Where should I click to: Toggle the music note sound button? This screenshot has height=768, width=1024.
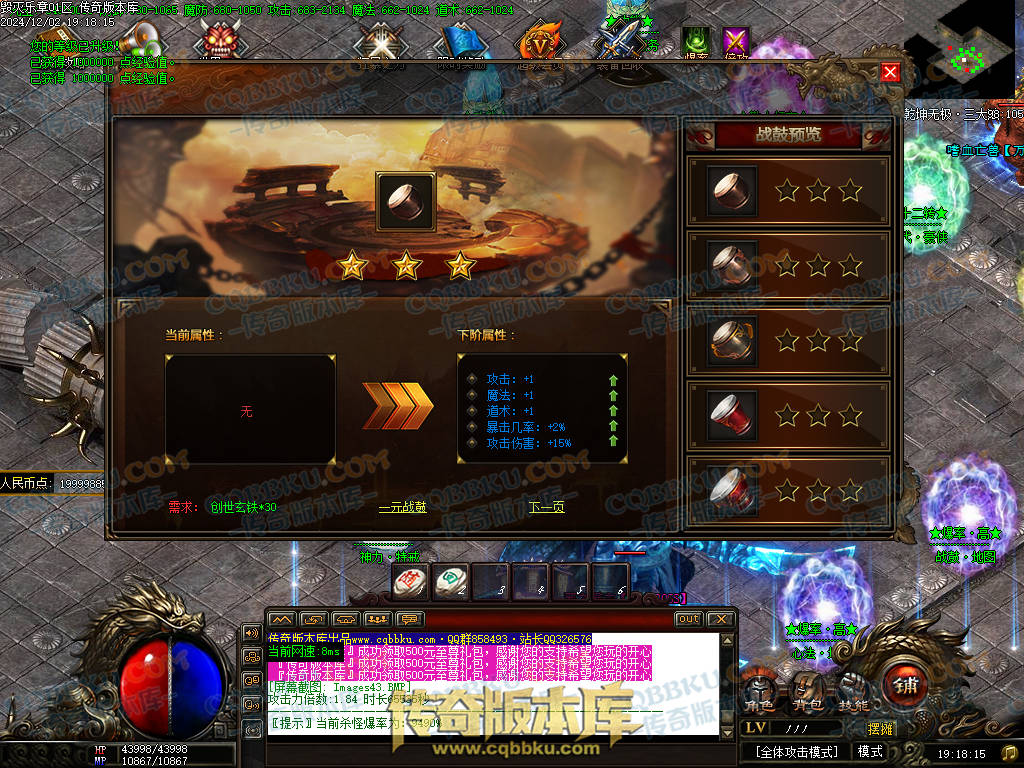click(x=1009, y=752)
